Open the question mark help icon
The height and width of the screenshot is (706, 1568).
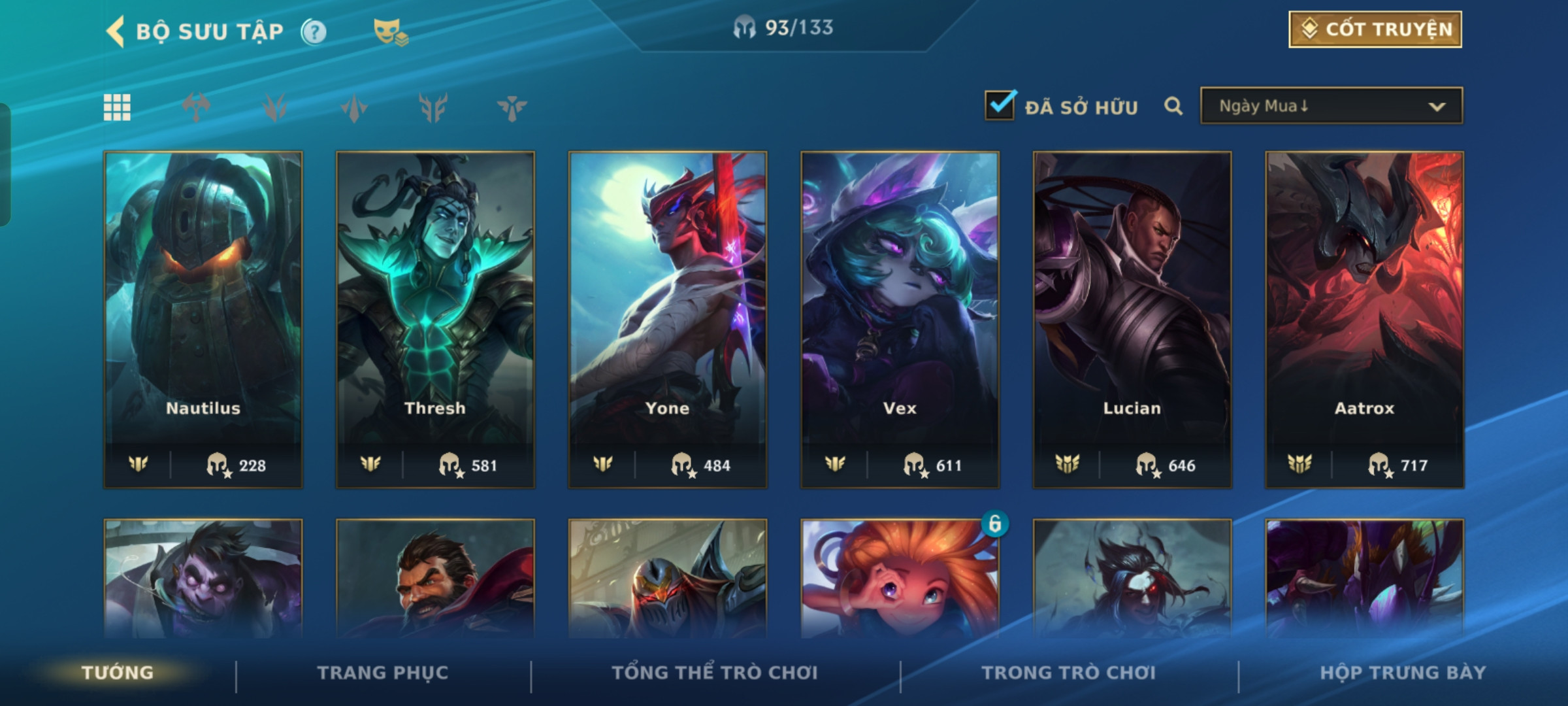click(314, 31)
